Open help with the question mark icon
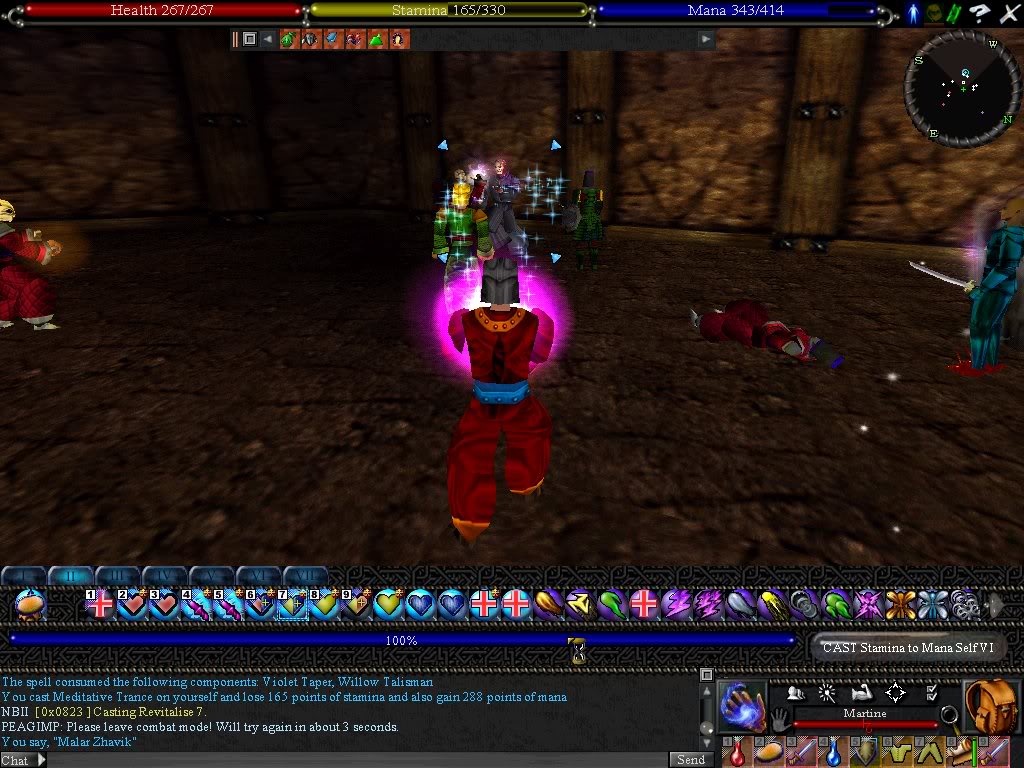This screenshot has width=1024, height=768. point(983,13)
